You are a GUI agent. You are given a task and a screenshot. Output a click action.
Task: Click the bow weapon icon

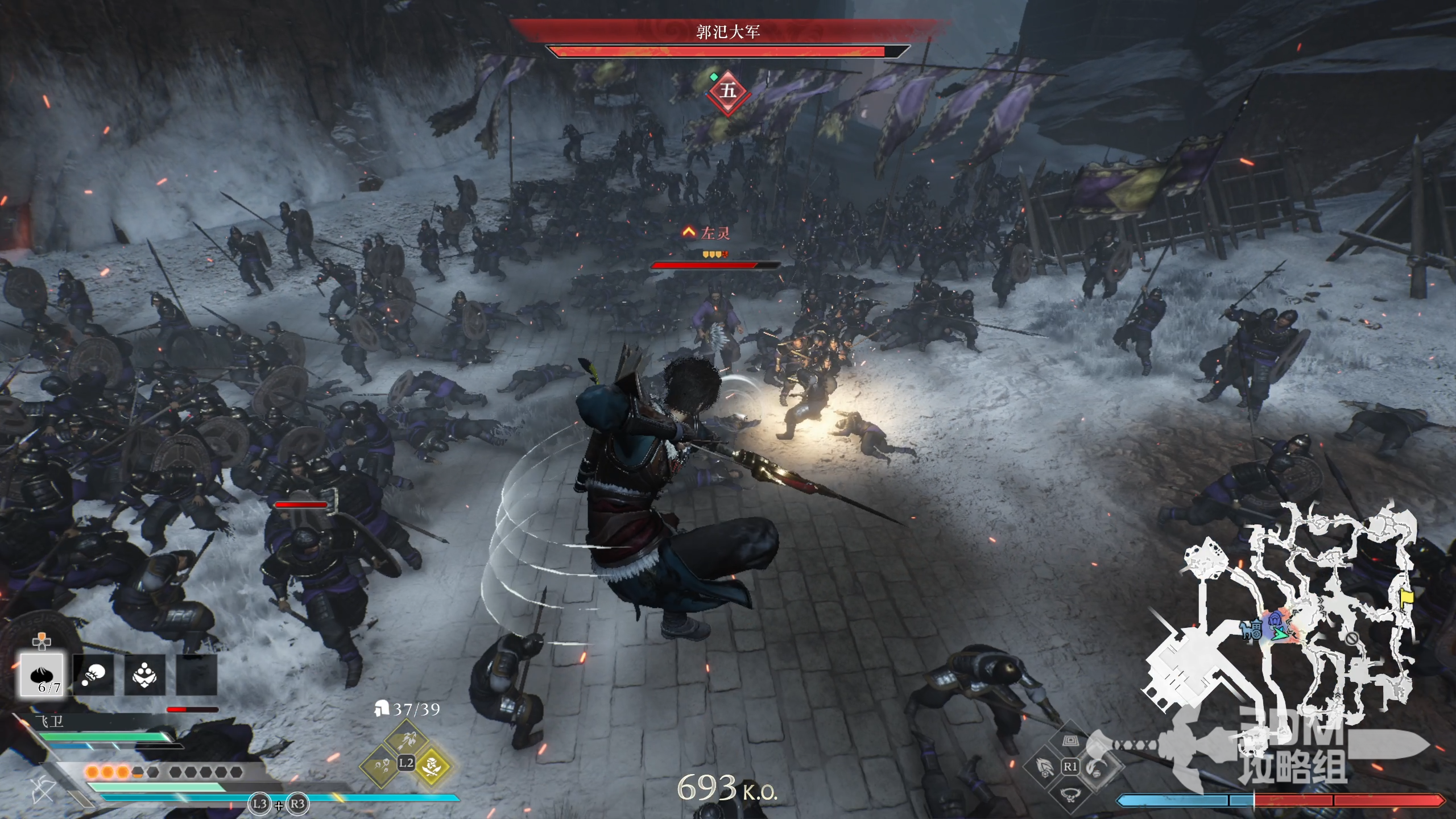43,790
